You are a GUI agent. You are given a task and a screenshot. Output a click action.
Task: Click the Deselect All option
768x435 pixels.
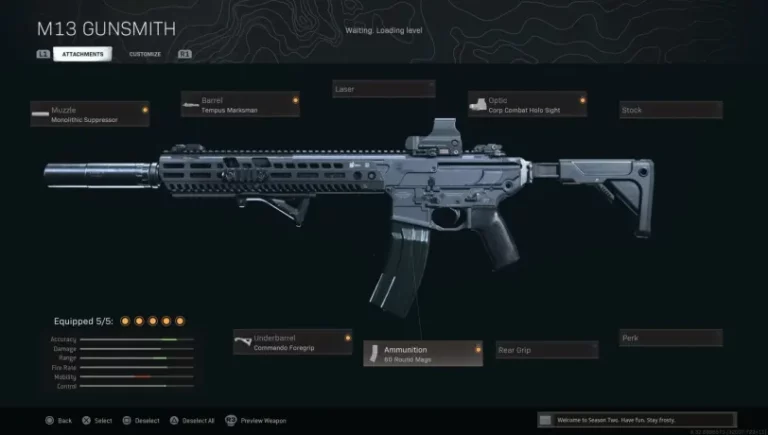pos(188,421)
